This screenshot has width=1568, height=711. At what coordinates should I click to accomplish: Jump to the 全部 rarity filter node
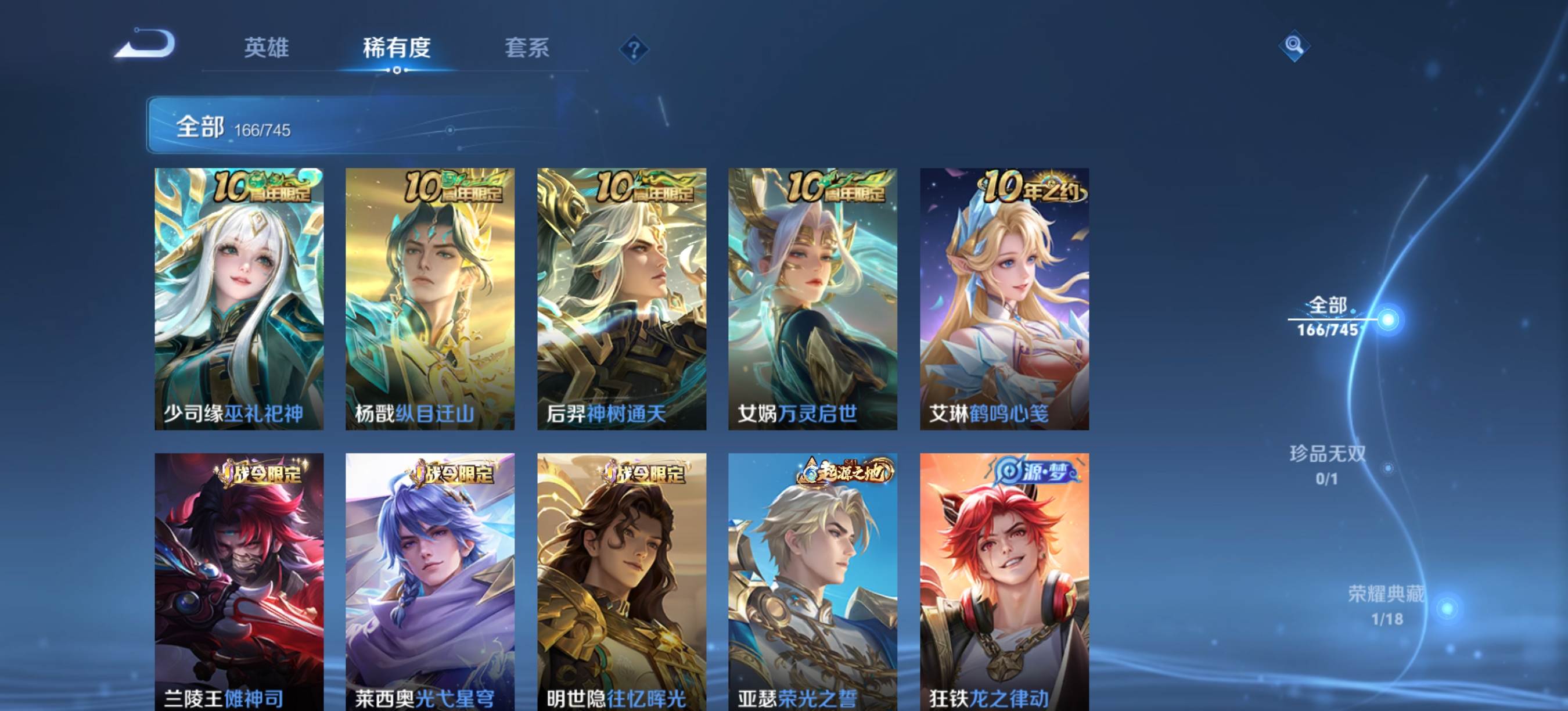tap(1328, 317)
